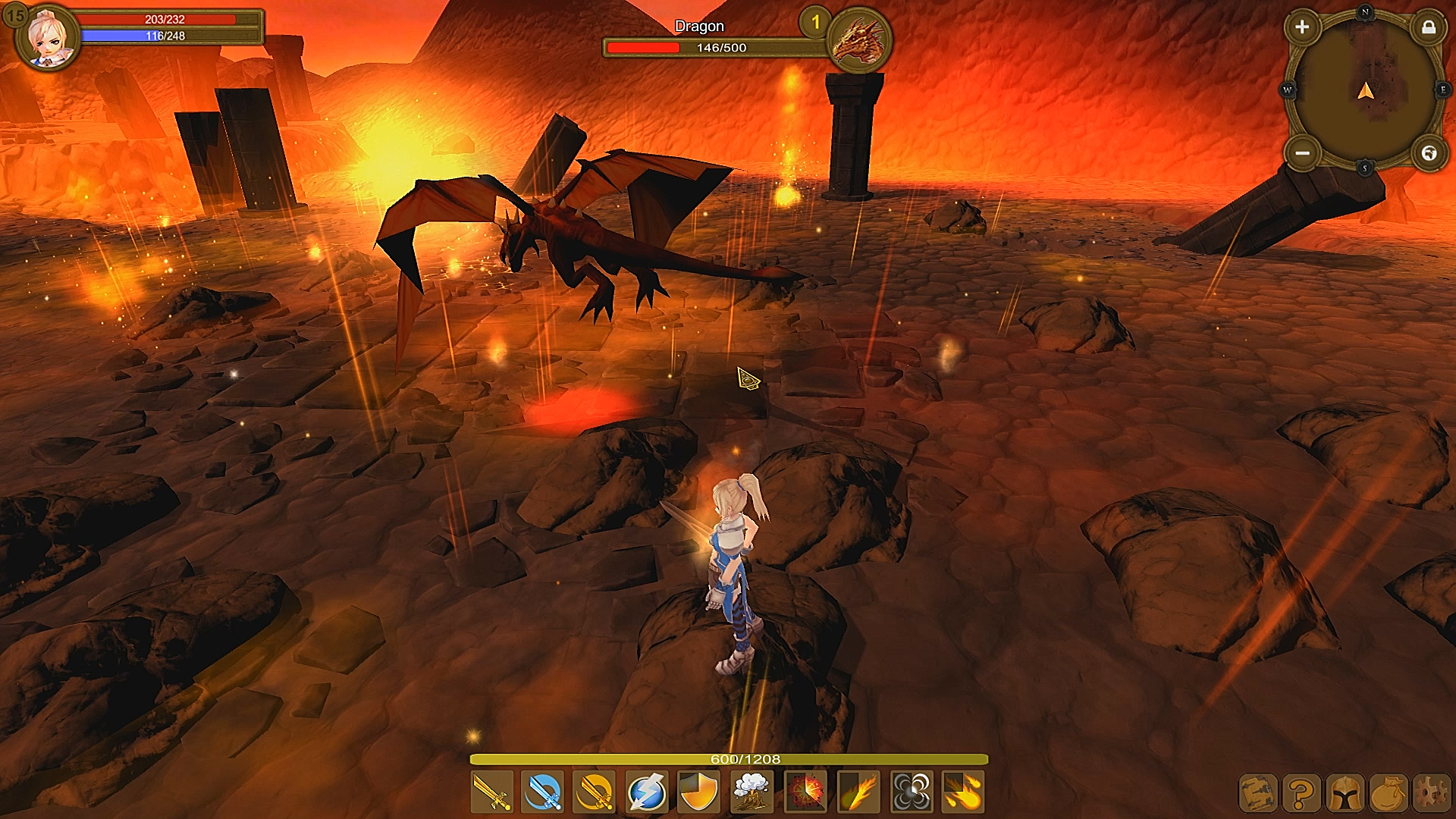Toggle the minimap lock button
The width and height of the screenshot is (1456, 819).
click(1429, 28)
